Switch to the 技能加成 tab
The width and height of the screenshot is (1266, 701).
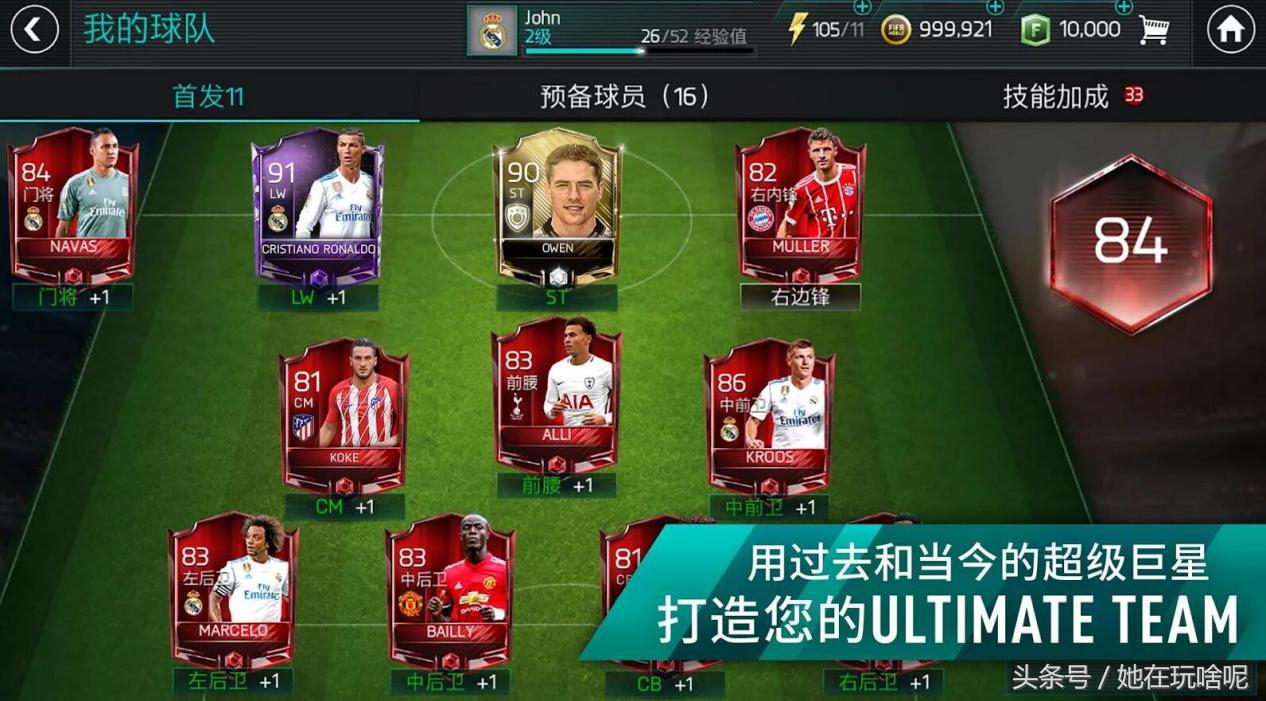pos(1056,96)
